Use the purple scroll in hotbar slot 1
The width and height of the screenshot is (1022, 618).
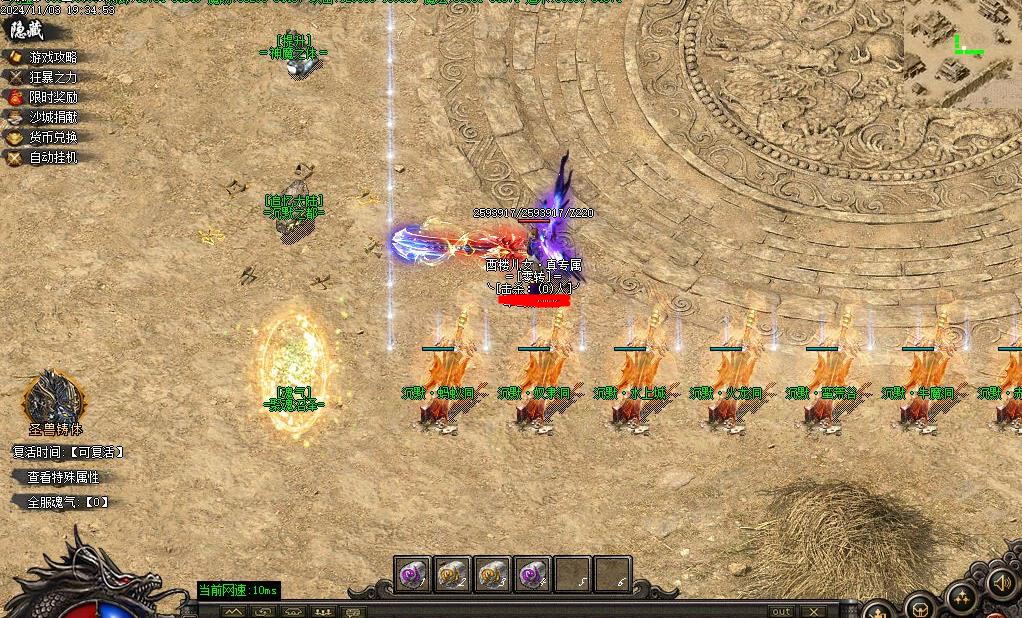pyautogui.click(x=412, y=574)
